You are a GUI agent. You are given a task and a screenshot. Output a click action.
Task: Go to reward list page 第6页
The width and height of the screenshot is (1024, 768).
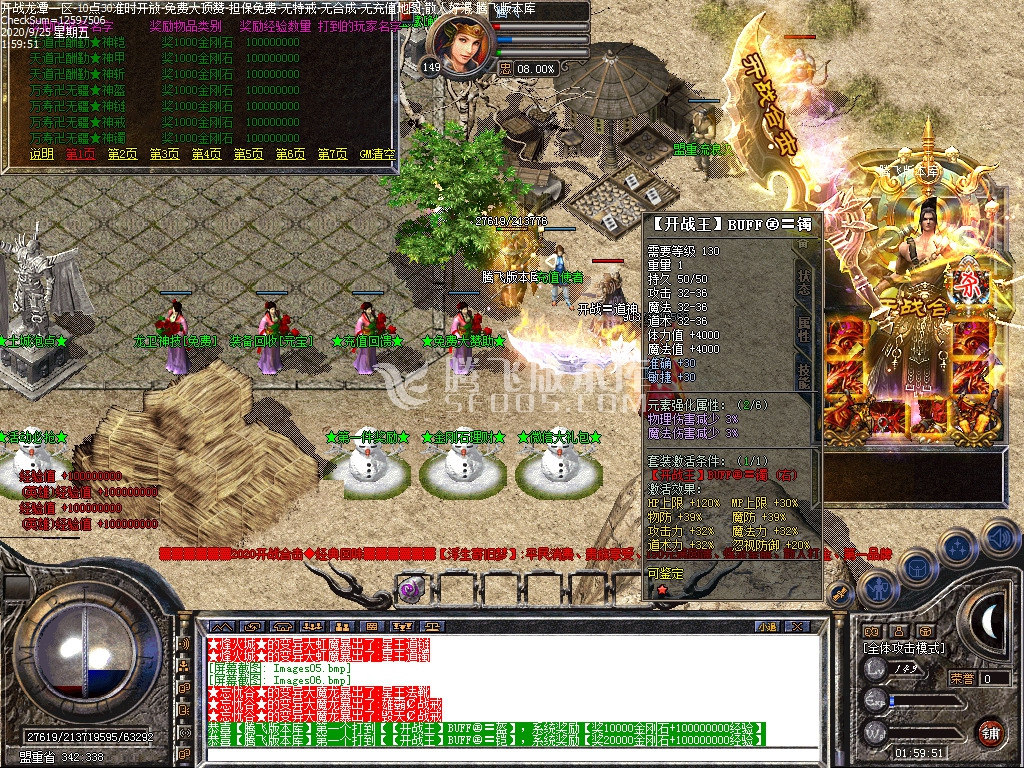(291, 154)
